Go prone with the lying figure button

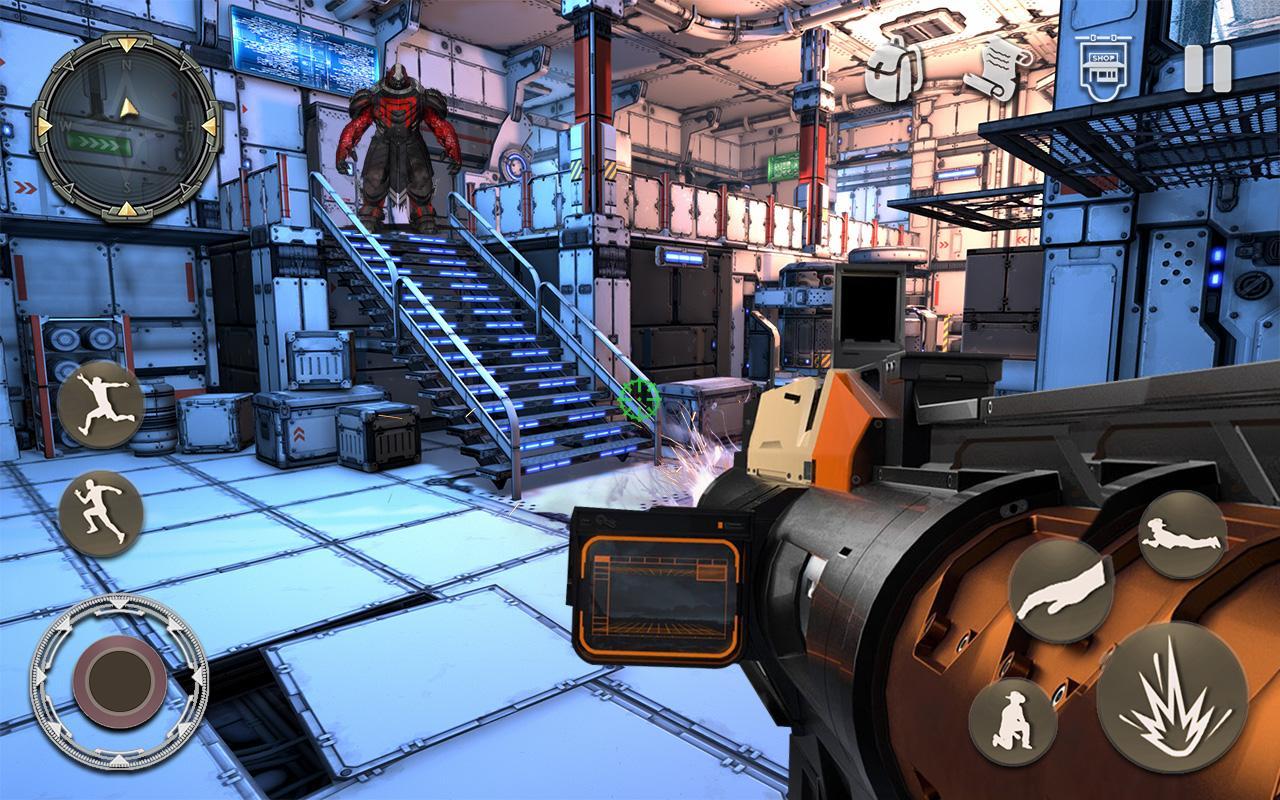pos(1182,535)
